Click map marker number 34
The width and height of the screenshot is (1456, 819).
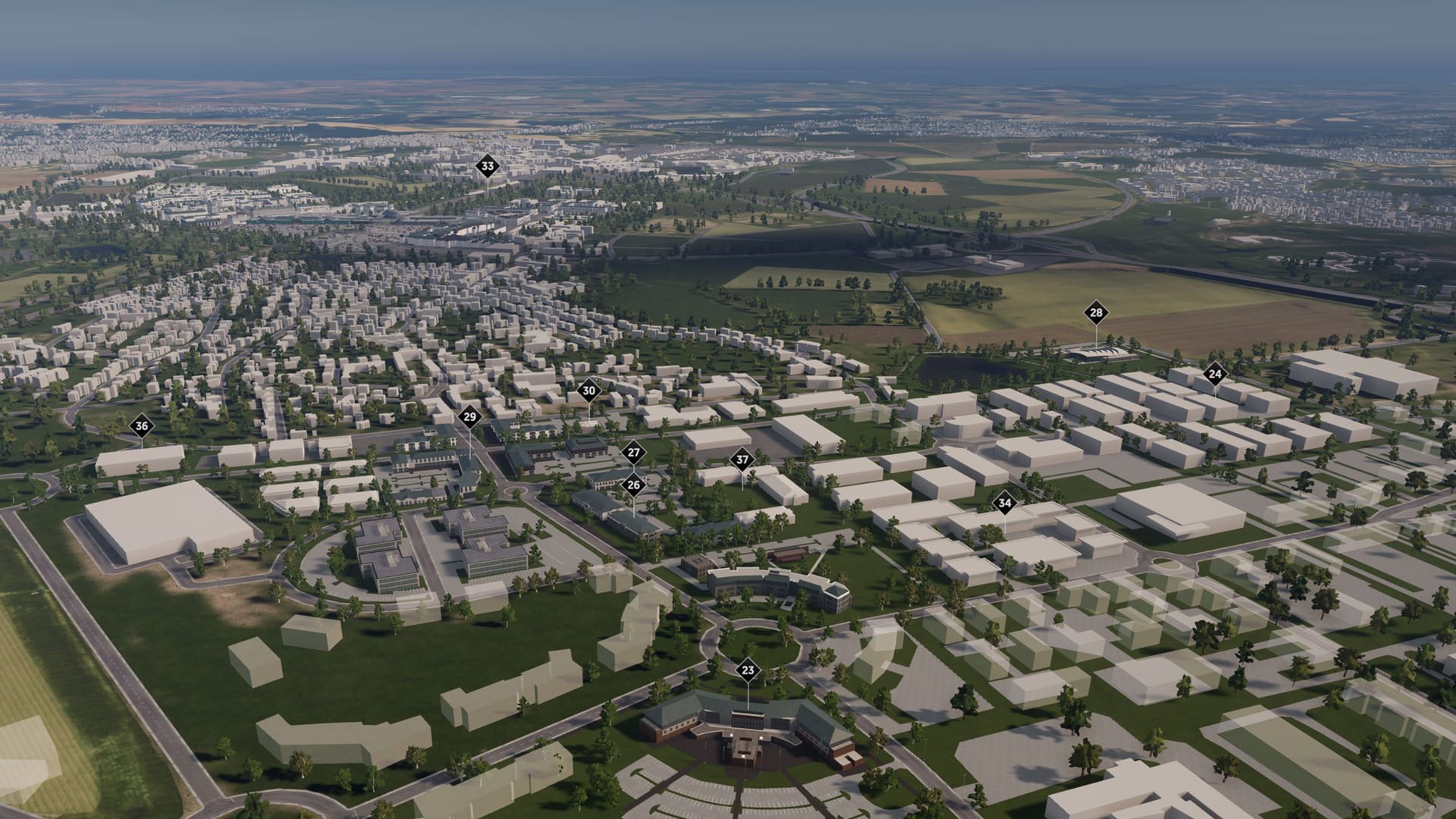pos(1005,502)
